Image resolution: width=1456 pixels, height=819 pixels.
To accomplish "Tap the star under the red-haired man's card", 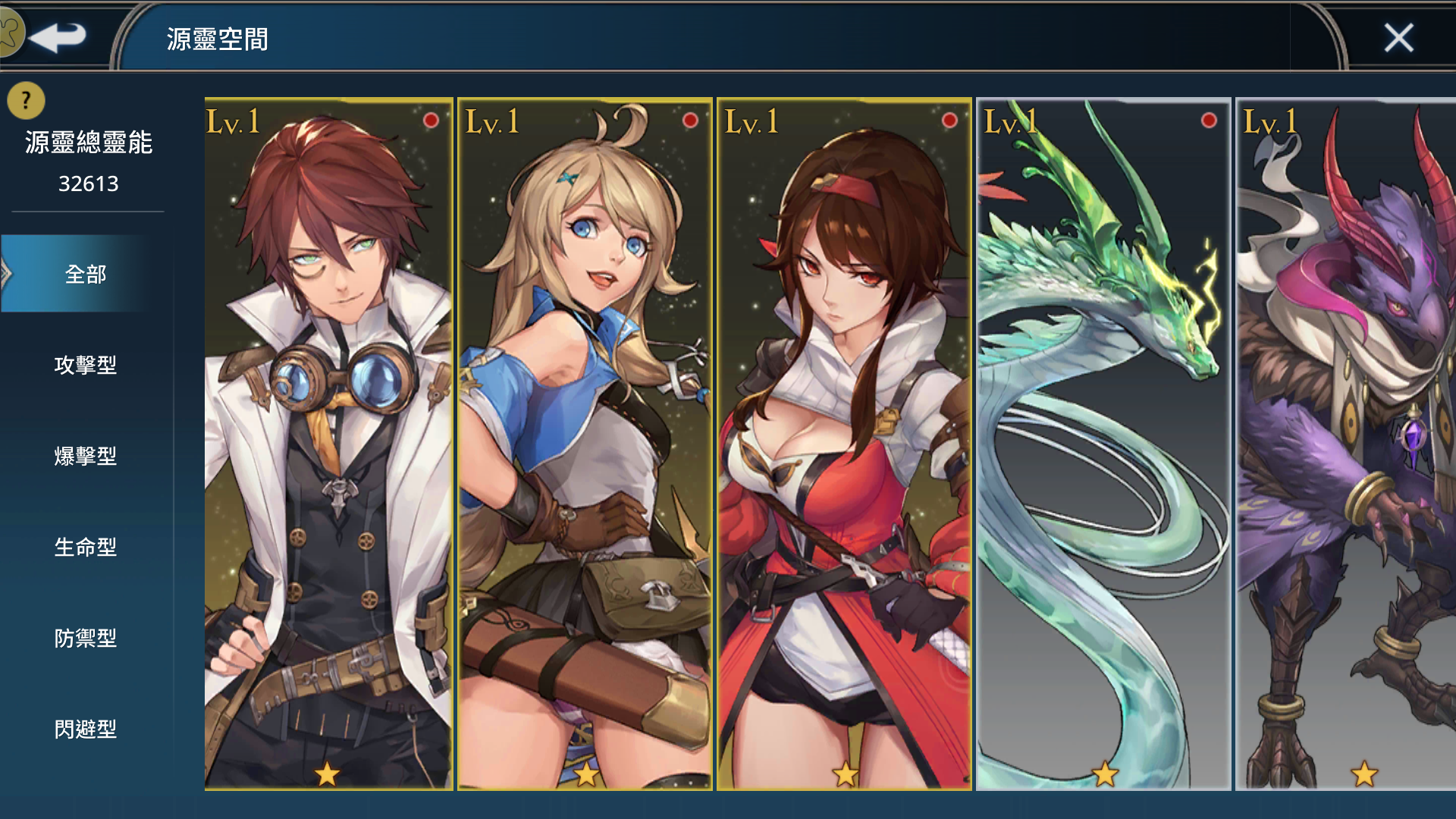I will click(328, 775).
